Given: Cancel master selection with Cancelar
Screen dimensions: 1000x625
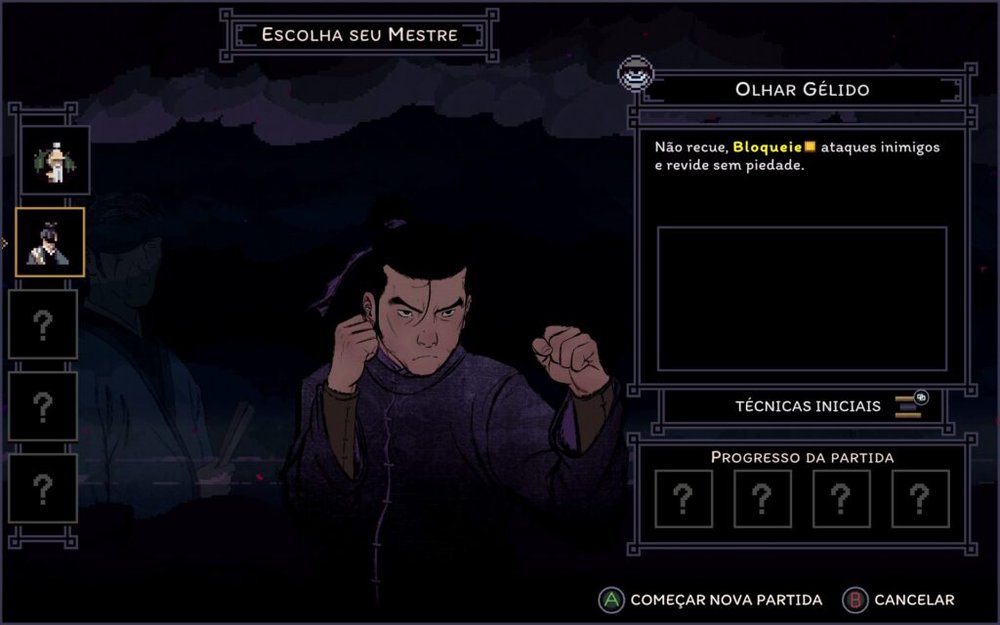Looking at the screenshot, I should tap(900, 600).
